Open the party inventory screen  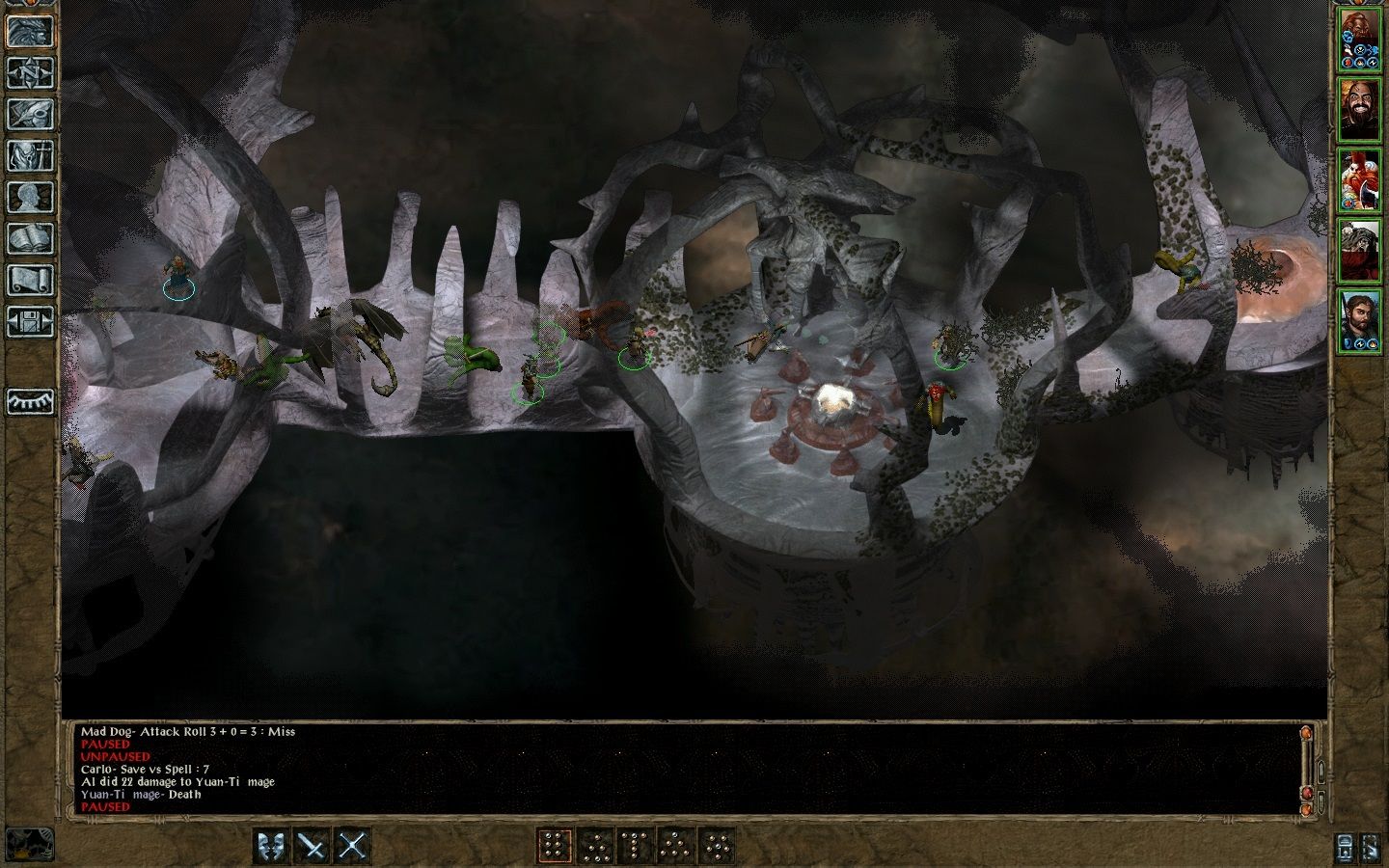[x=30, y=155]
